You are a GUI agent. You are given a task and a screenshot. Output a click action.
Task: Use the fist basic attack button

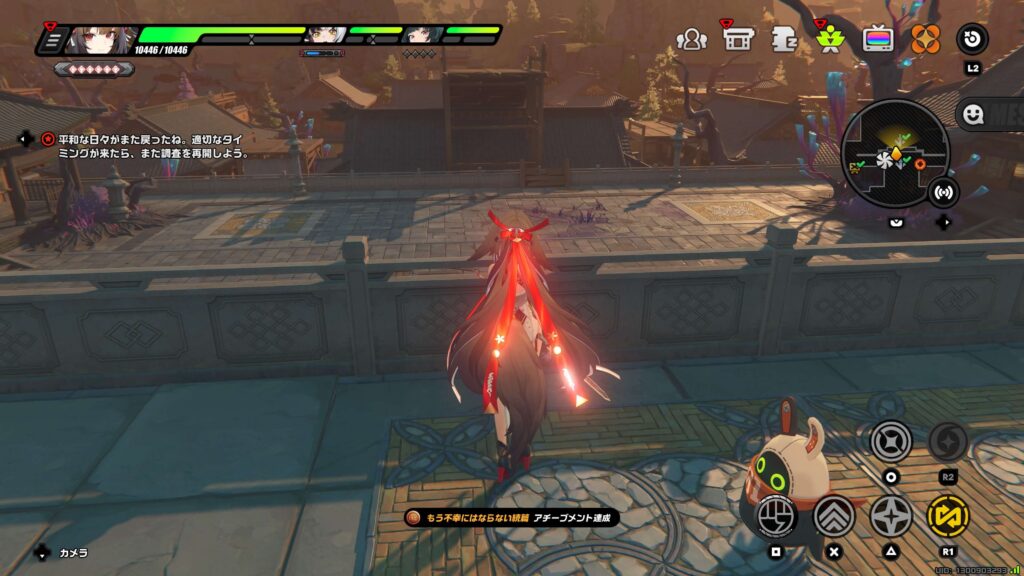click(x=775, y=516)
